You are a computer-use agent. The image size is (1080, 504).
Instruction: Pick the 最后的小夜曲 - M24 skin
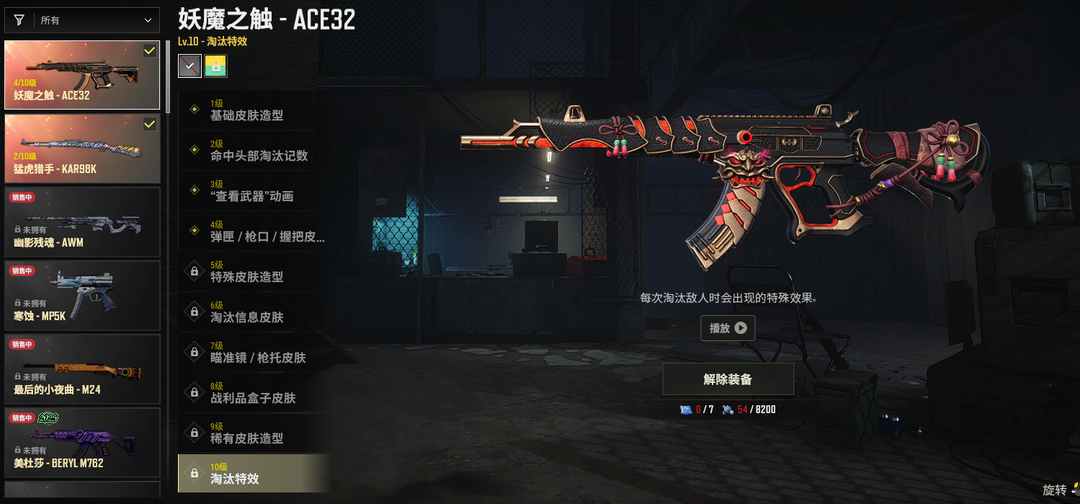[x=82, y=368]
